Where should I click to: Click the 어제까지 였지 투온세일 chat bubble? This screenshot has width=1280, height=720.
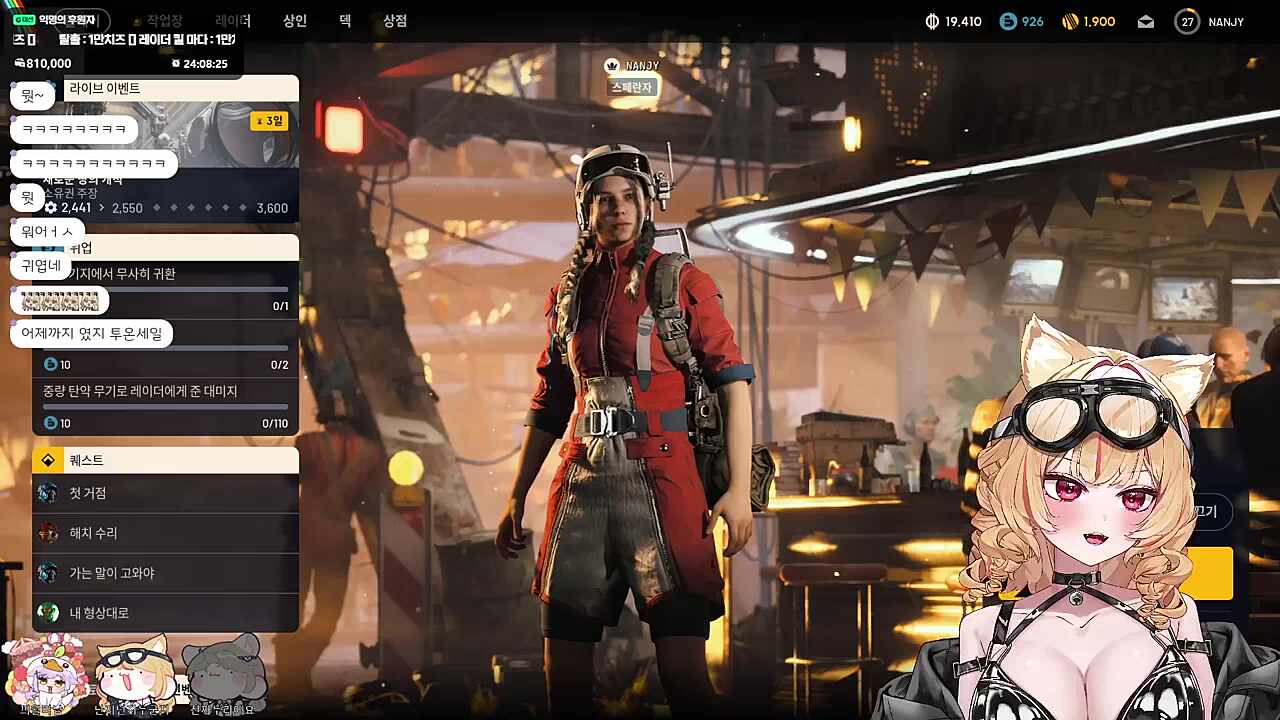point(91,334)
